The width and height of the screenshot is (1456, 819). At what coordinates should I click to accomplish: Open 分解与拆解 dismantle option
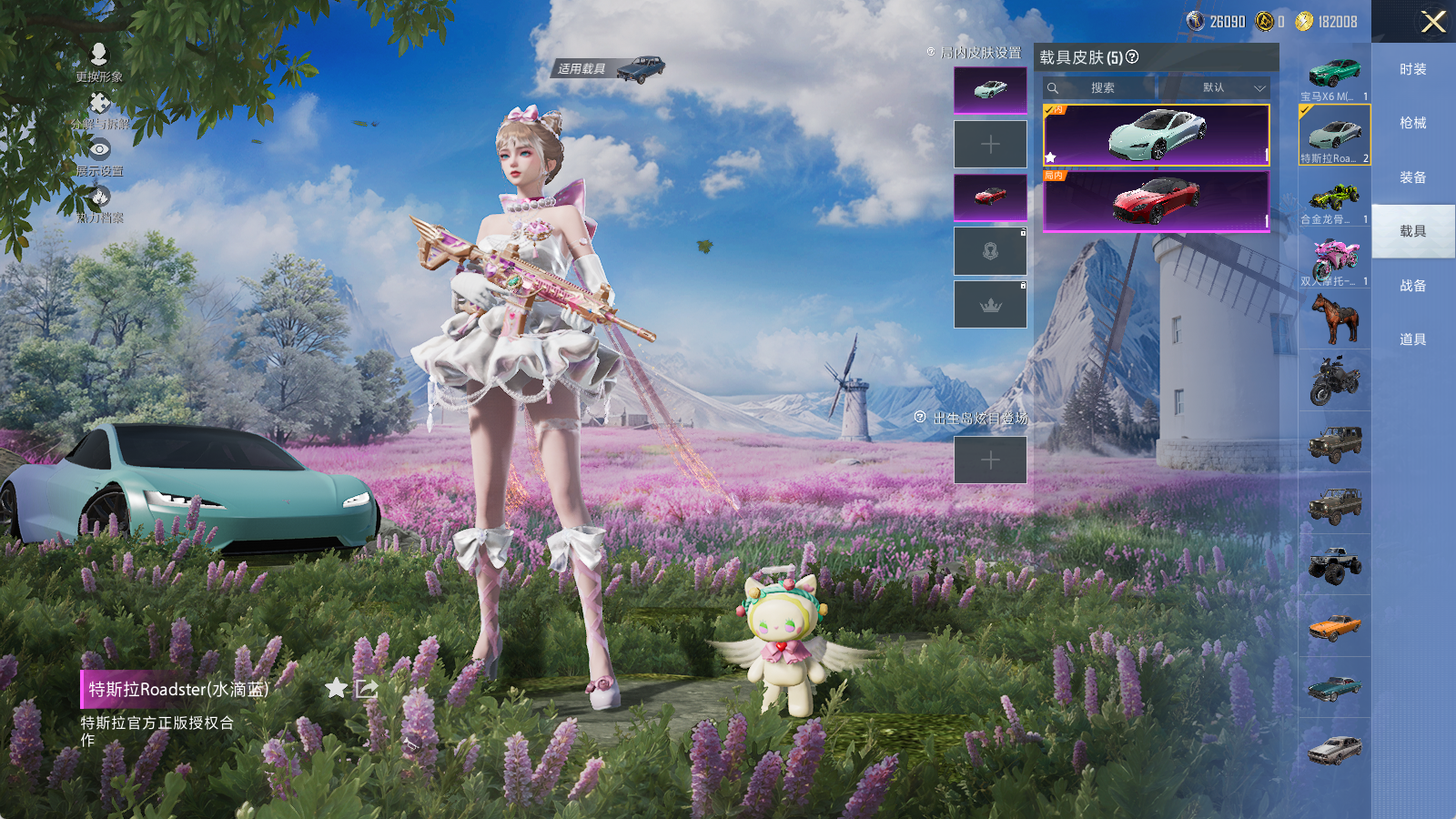(99, 109)
